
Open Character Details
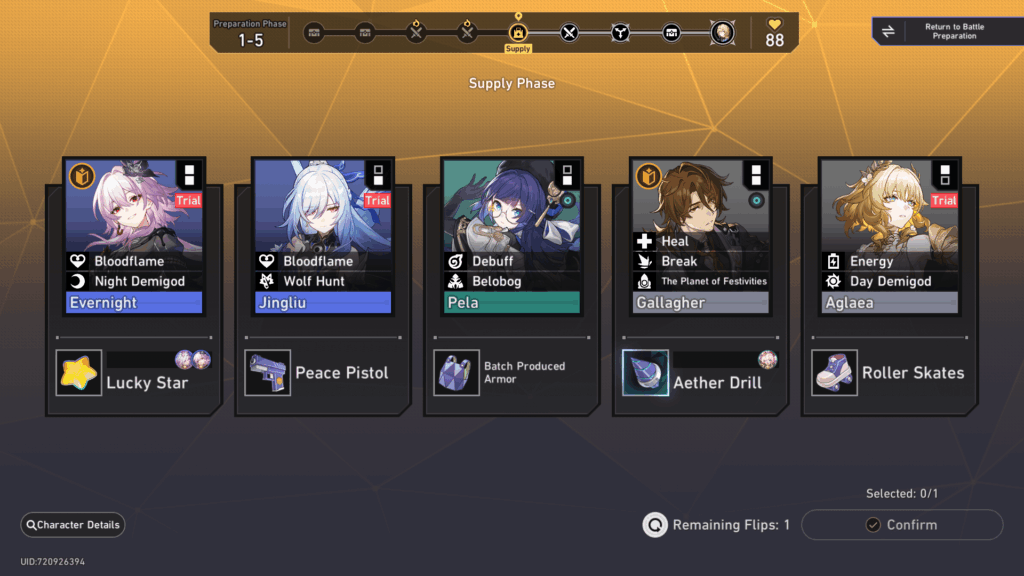point(73,525)
